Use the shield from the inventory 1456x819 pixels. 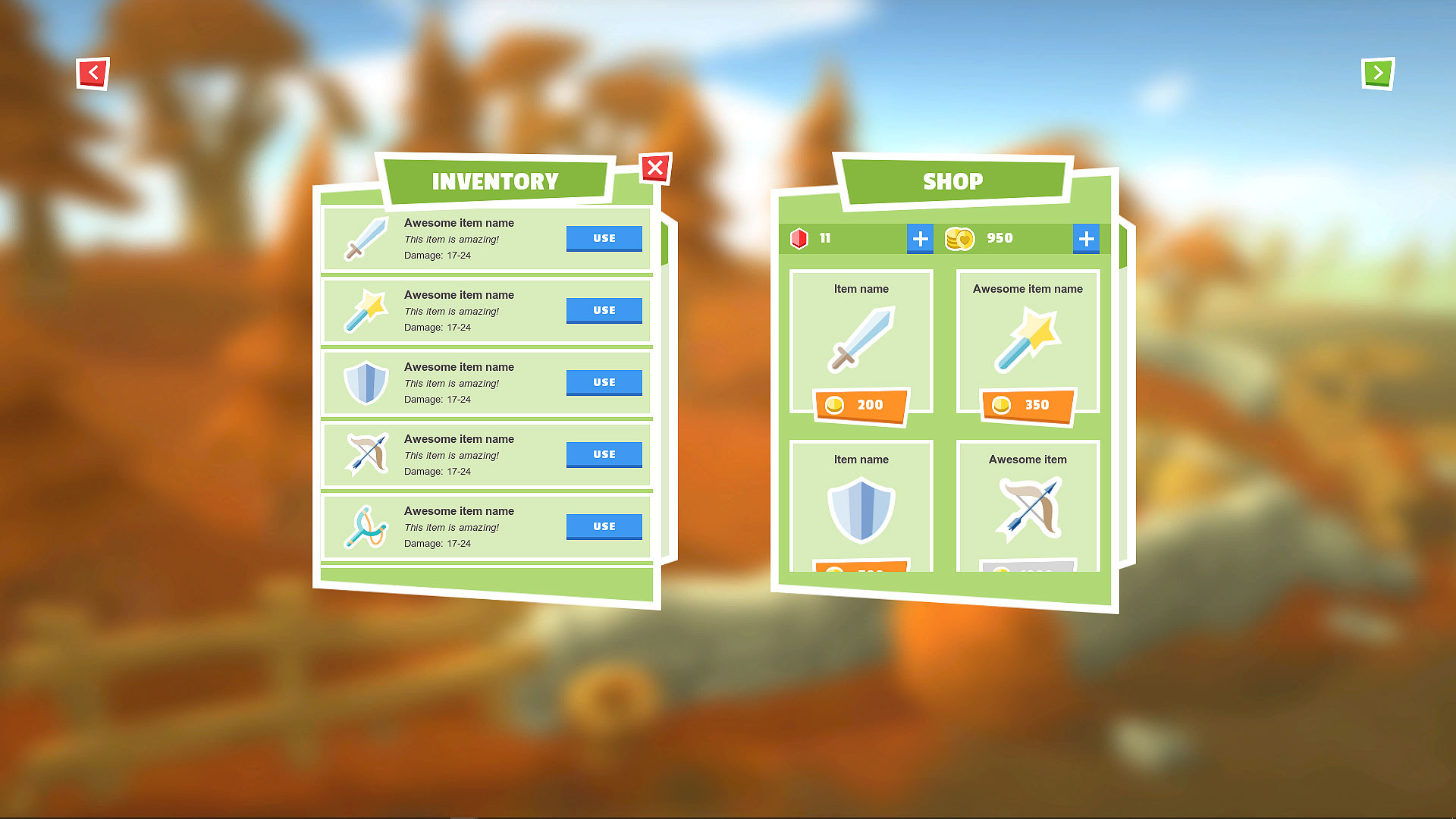(604, 382)
